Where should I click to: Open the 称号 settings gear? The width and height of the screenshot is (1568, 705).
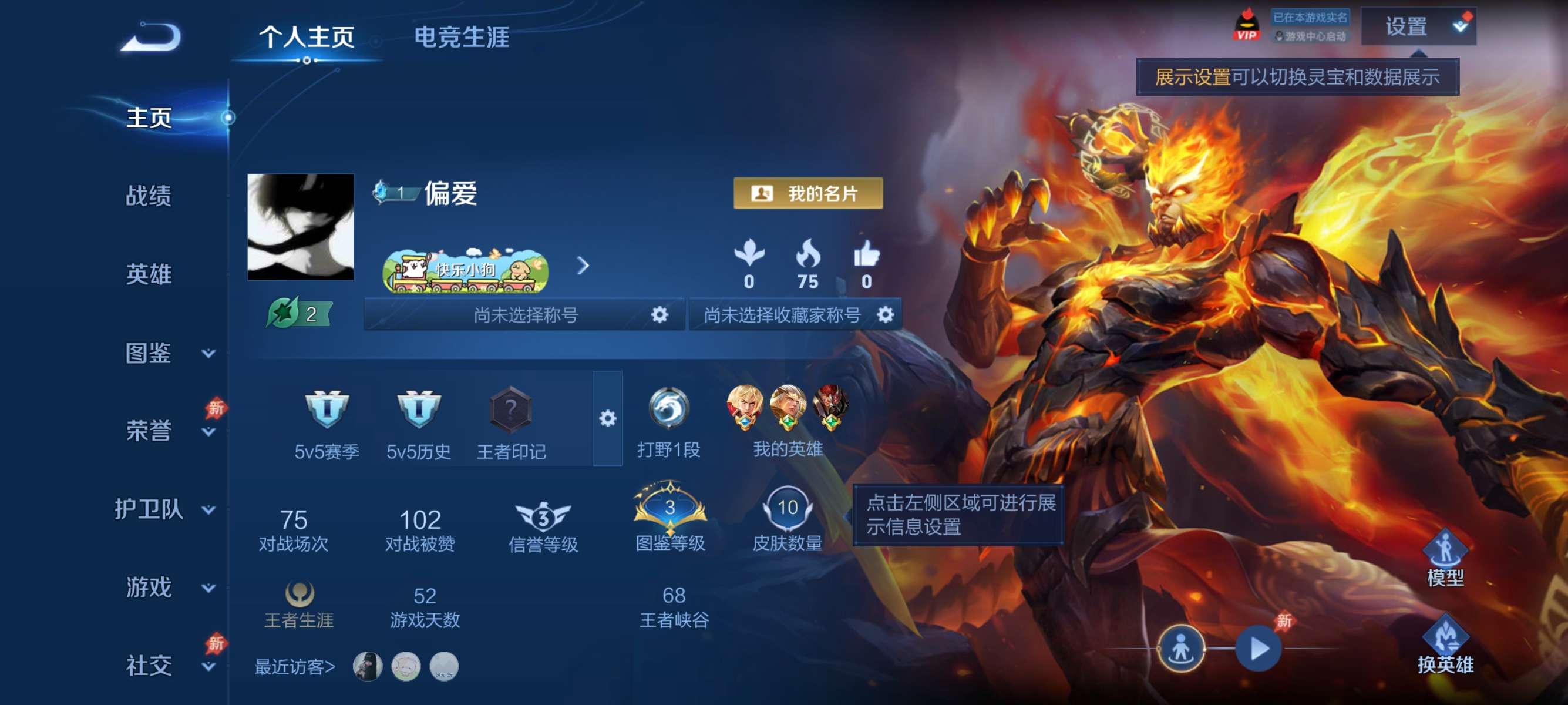pyautogui.click(x=659, y=315)
